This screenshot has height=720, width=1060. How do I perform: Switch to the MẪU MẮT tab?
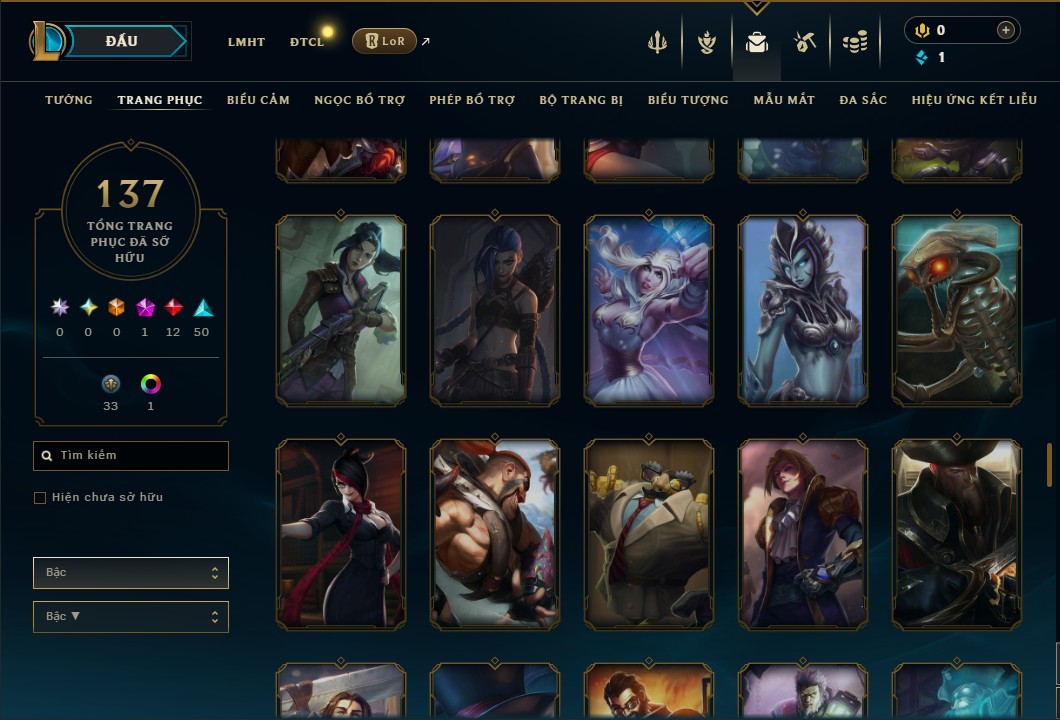(x=784, y=100)
